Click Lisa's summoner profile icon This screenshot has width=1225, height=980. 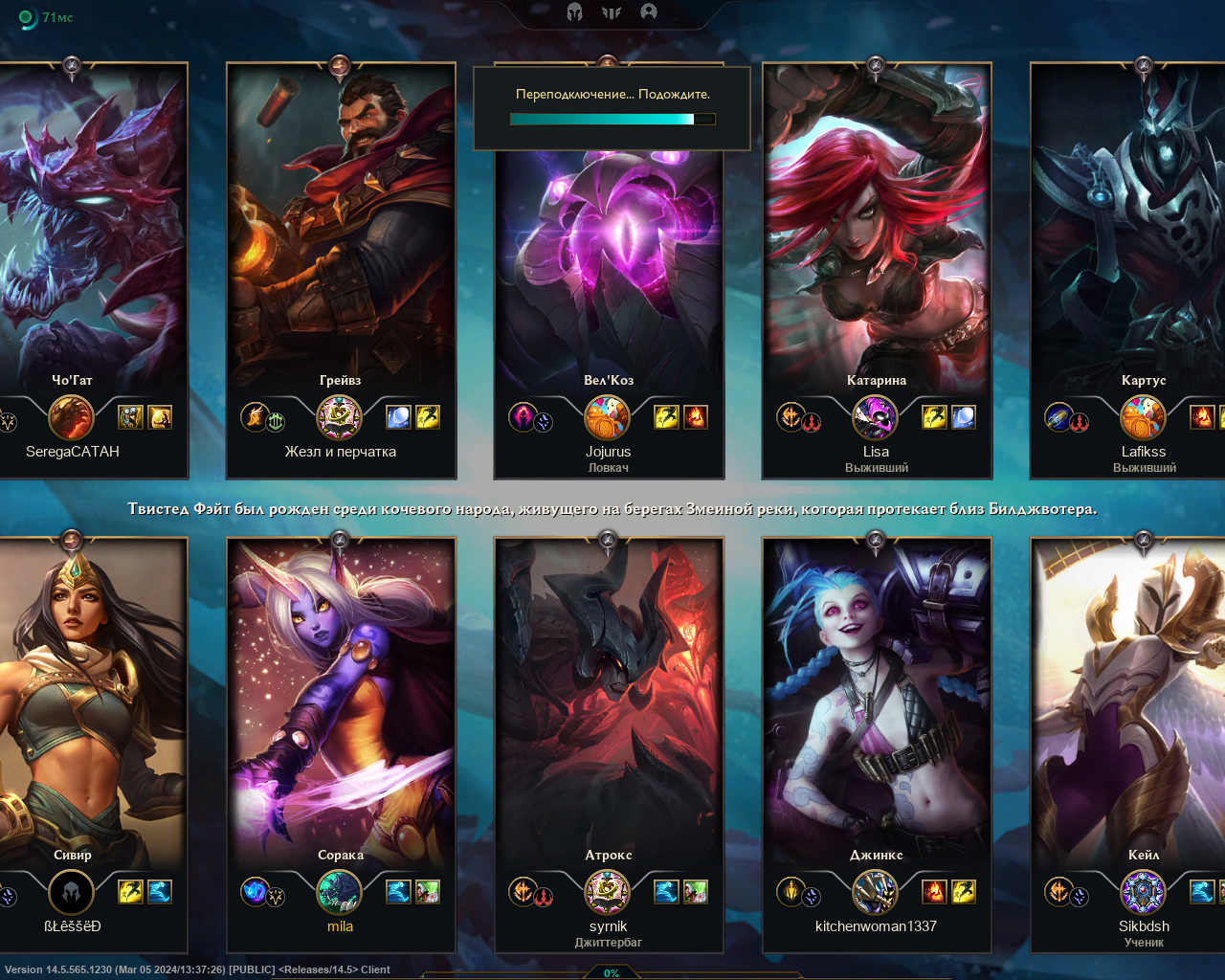click(875, 417)
